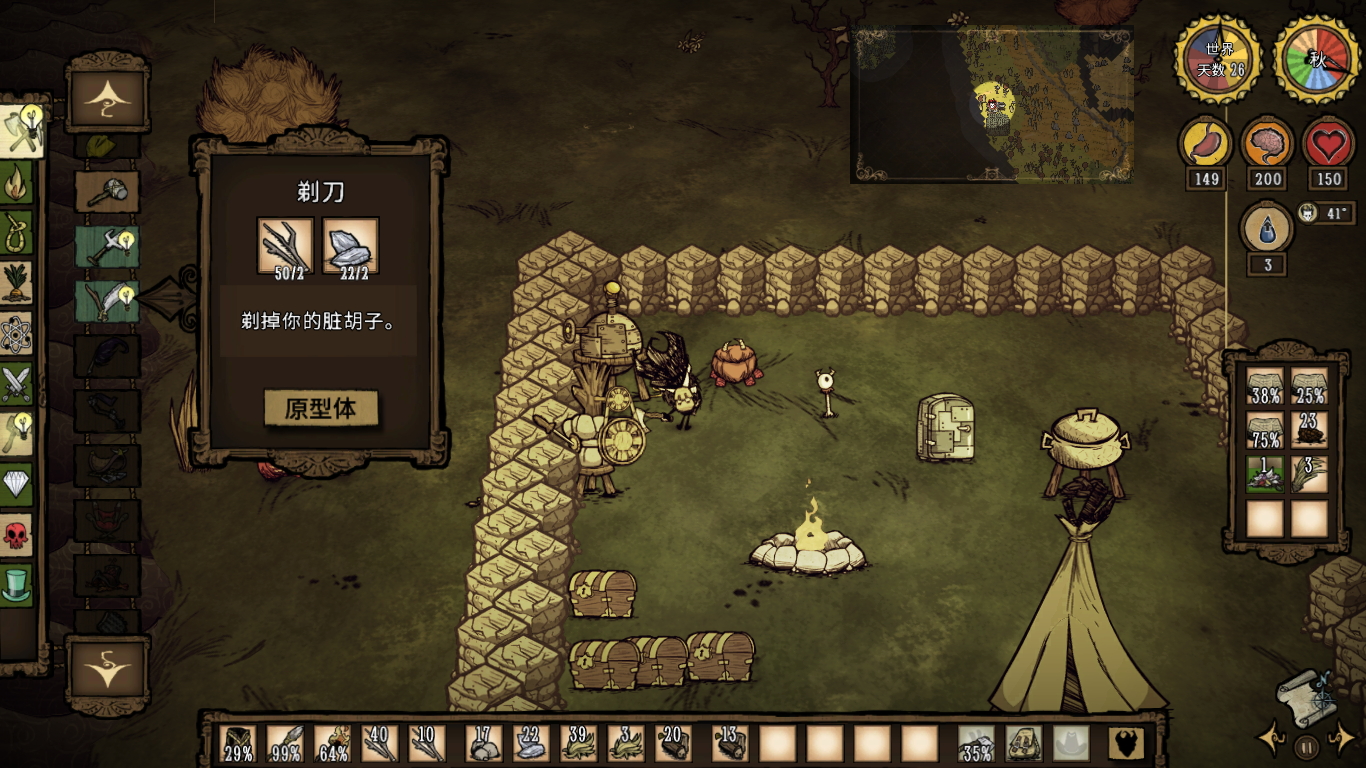This screenshot has width=1366, height=768.
Task: Pick the twigs stack of 40
Action: tap(380, 744)
